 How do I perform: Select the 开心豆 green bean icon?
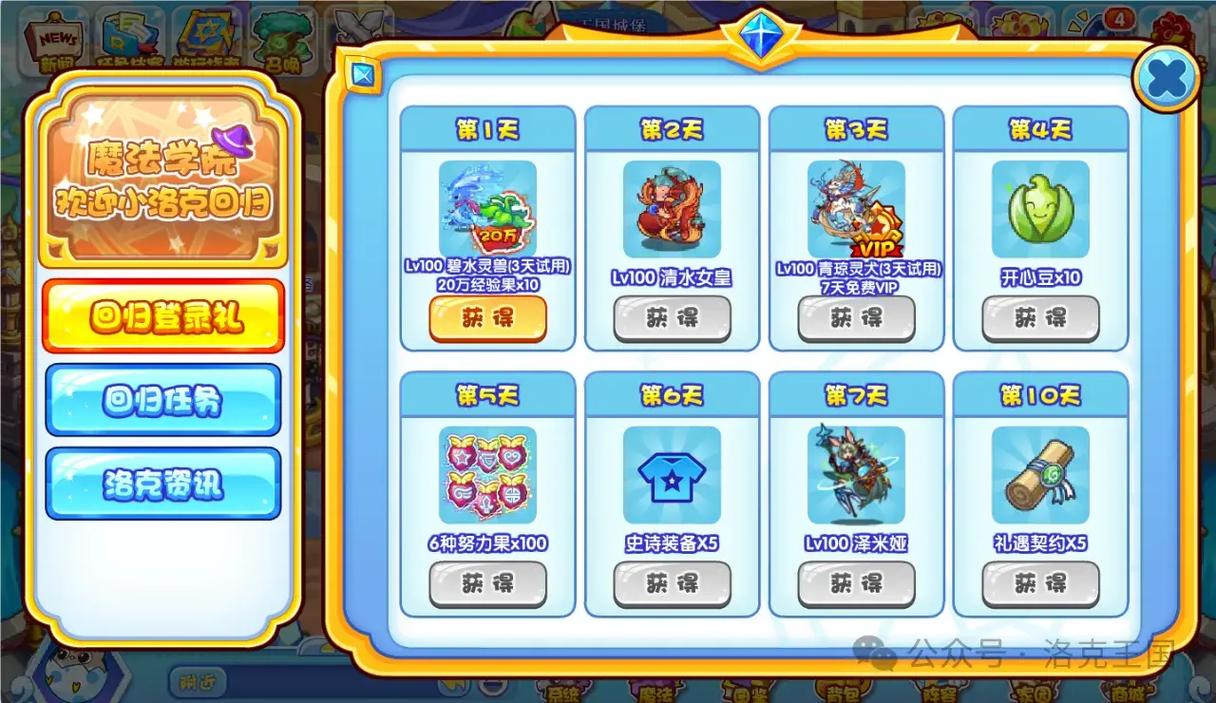coord(1040,209)
